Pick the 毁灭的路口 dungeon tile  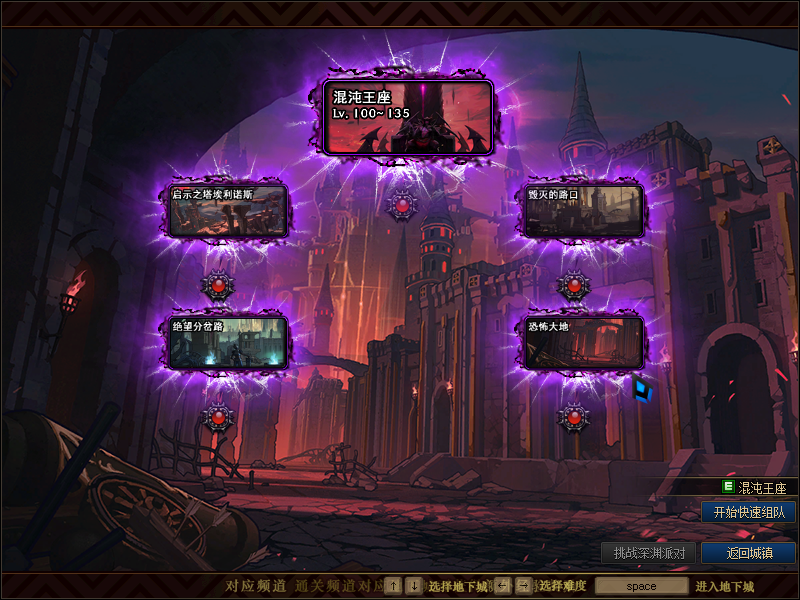click(x=584, y=210)
